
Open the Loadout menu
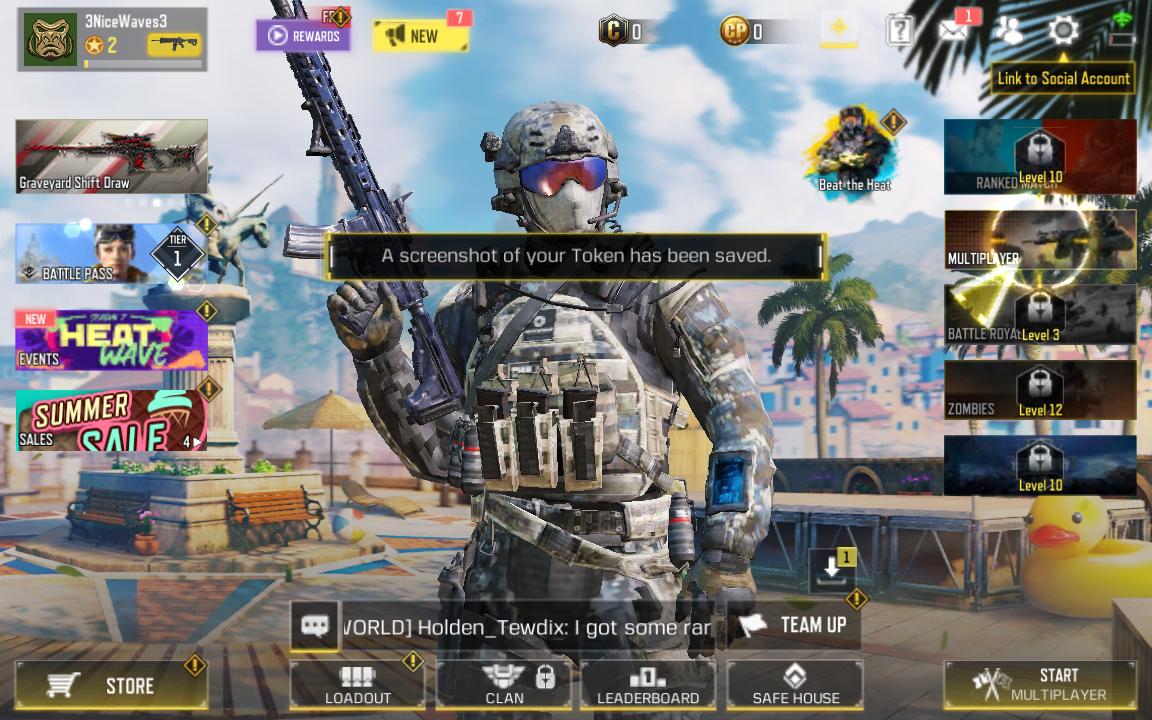(357, 685)
